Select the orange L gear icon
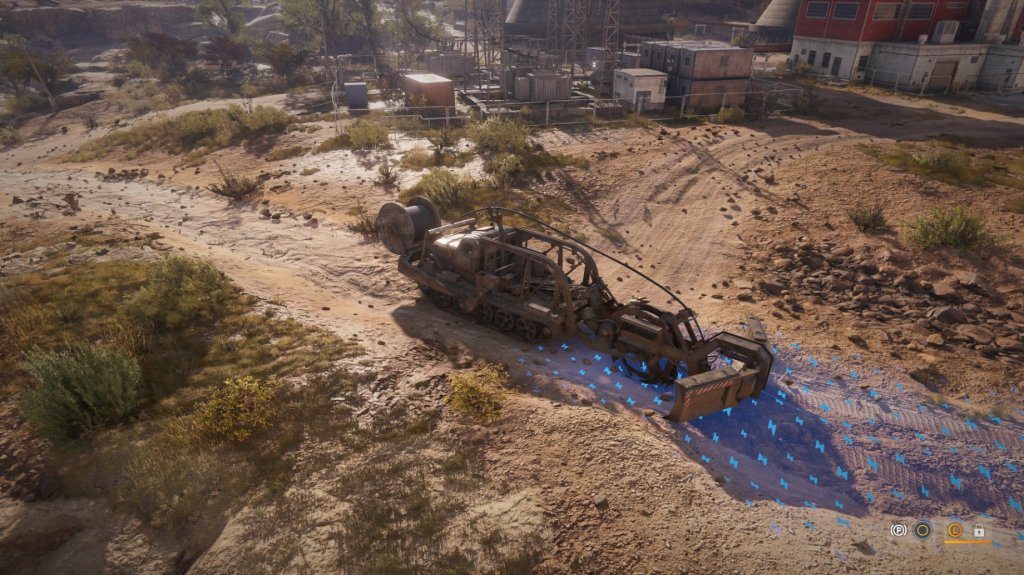This screenshot has height=575, width=1024. 954,530
